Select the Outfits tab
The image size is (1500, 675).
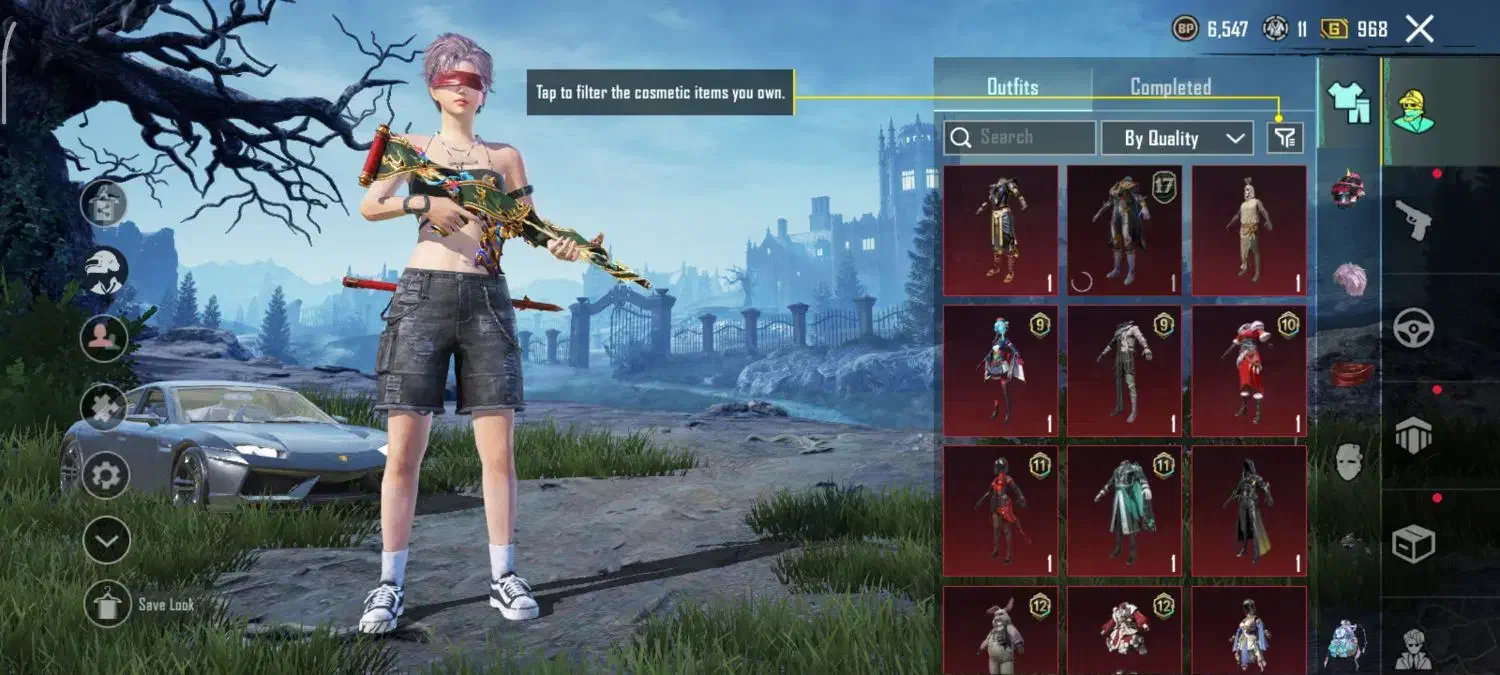pyautogui.click(x=1012, y=87)
